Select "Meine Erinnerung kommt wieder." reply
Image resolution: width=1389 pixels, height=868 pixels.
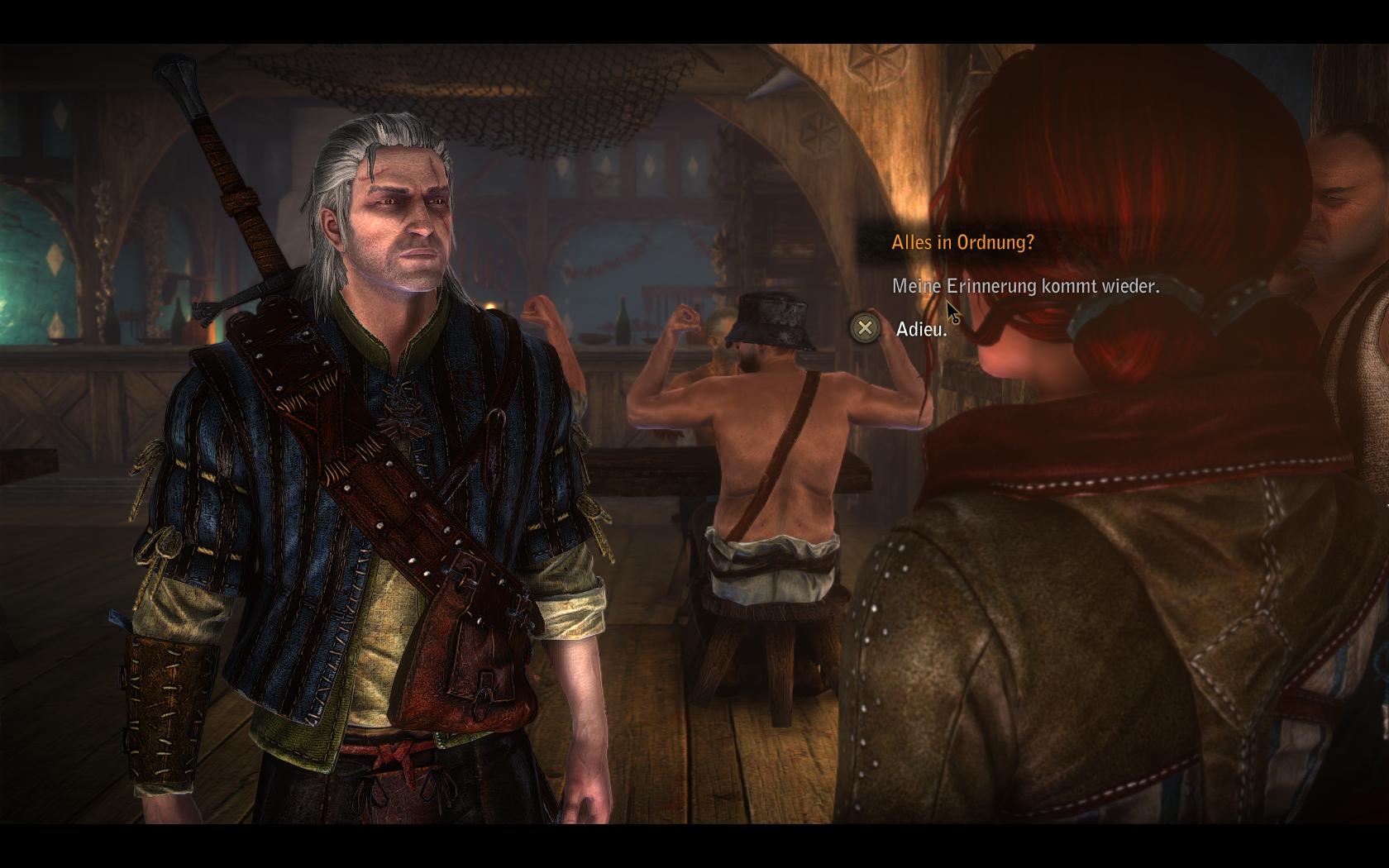[1025, 286]
